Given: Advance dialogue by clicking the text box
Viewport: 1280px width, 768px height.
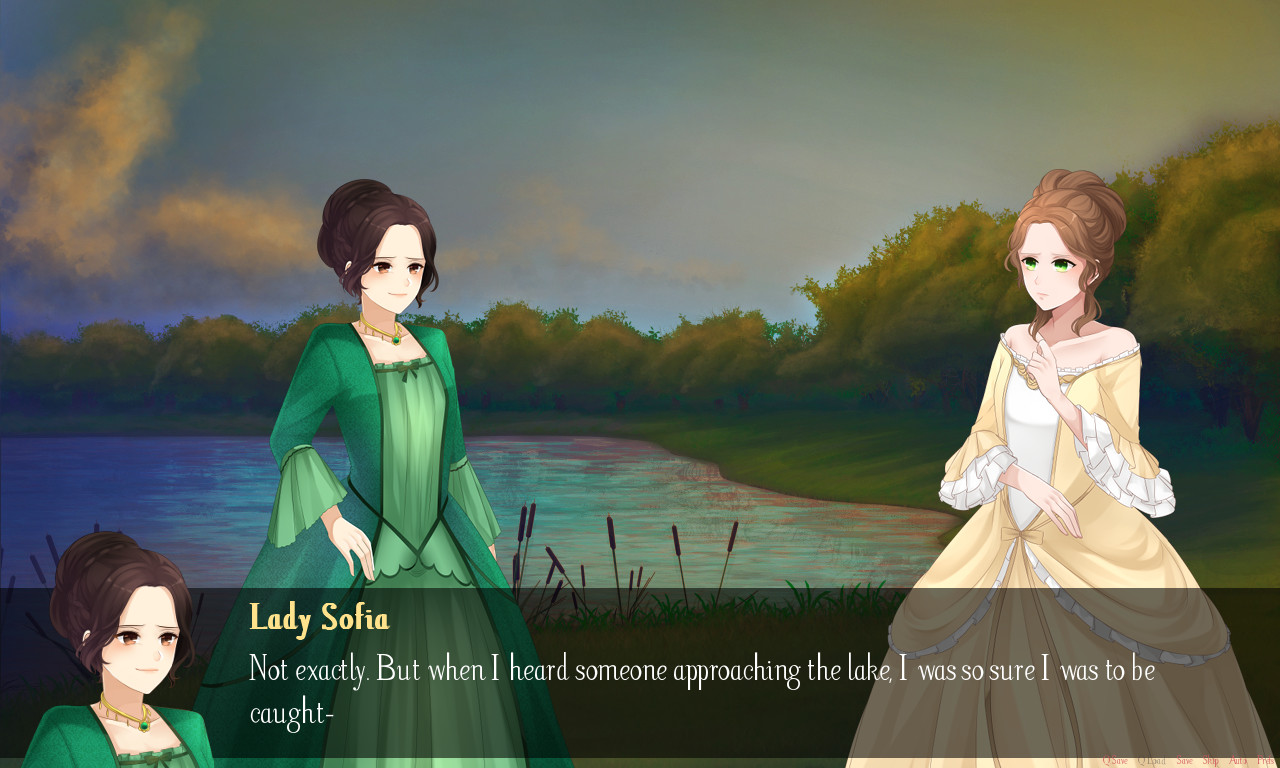Looking at the screenshot, I should [640, 680].
